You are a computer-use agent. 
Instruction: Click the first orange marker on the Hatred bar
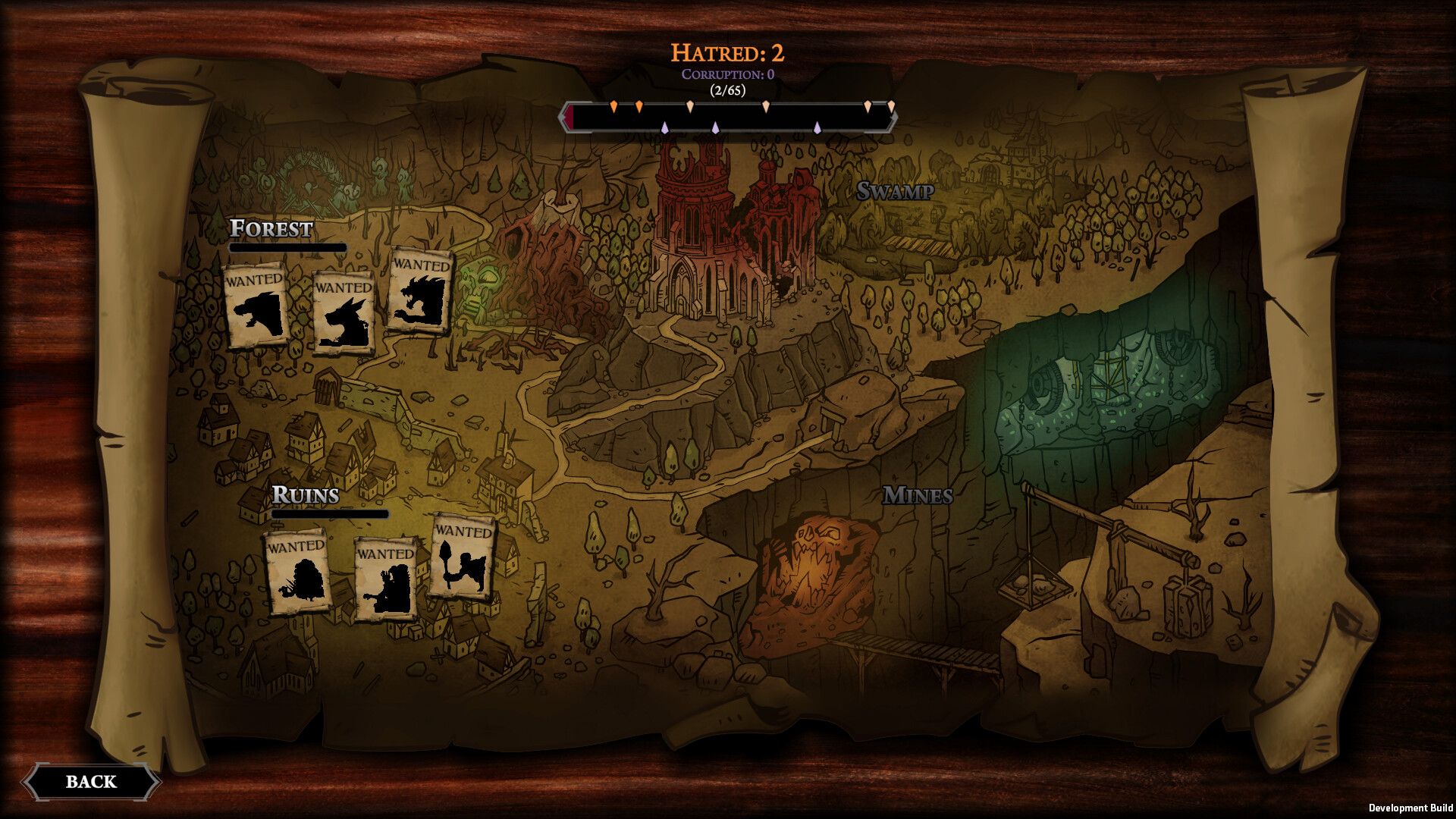coord(613,105)
